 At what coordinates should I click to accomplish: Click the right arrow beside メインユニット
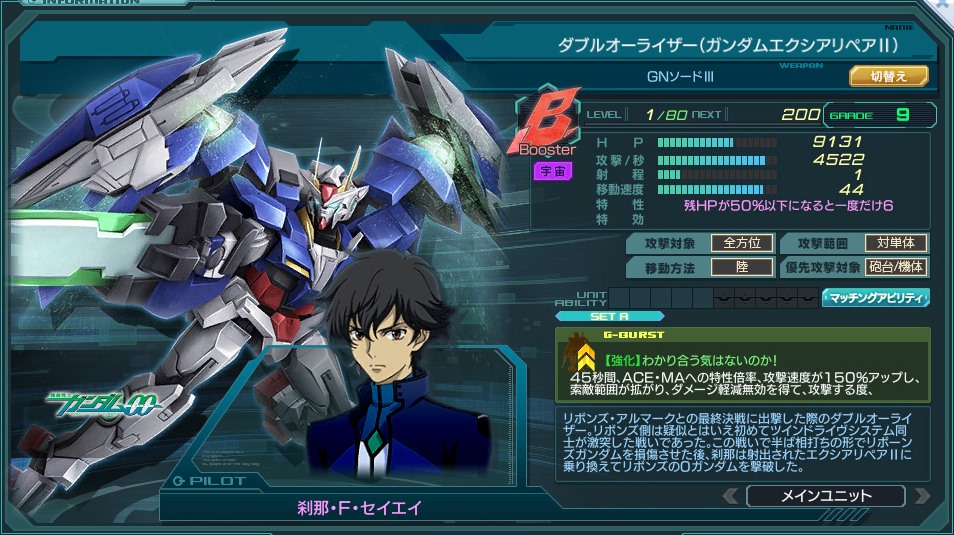pos(921,496)
